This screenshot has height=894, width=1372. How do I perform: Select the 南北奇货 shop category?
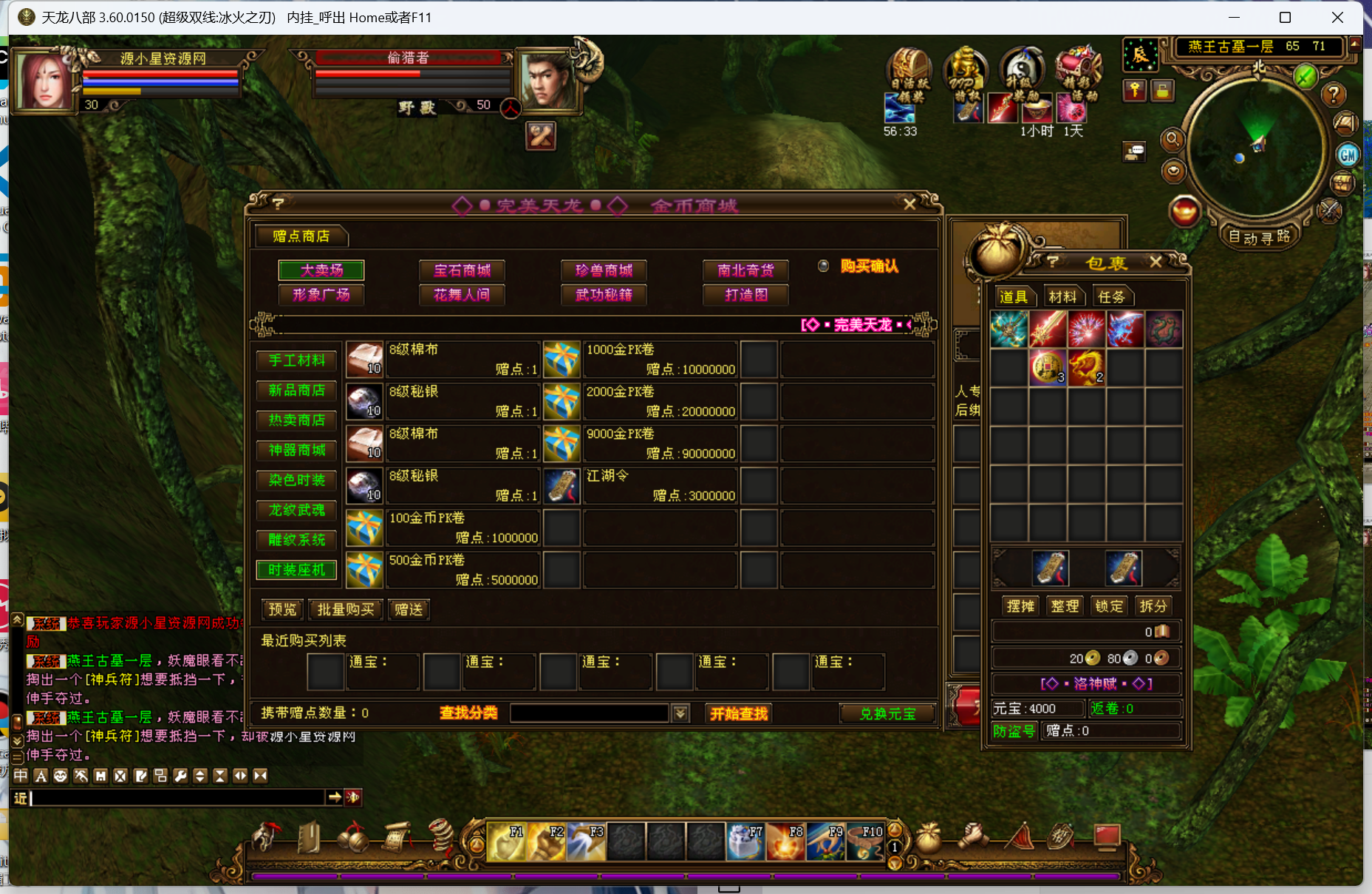745,270
